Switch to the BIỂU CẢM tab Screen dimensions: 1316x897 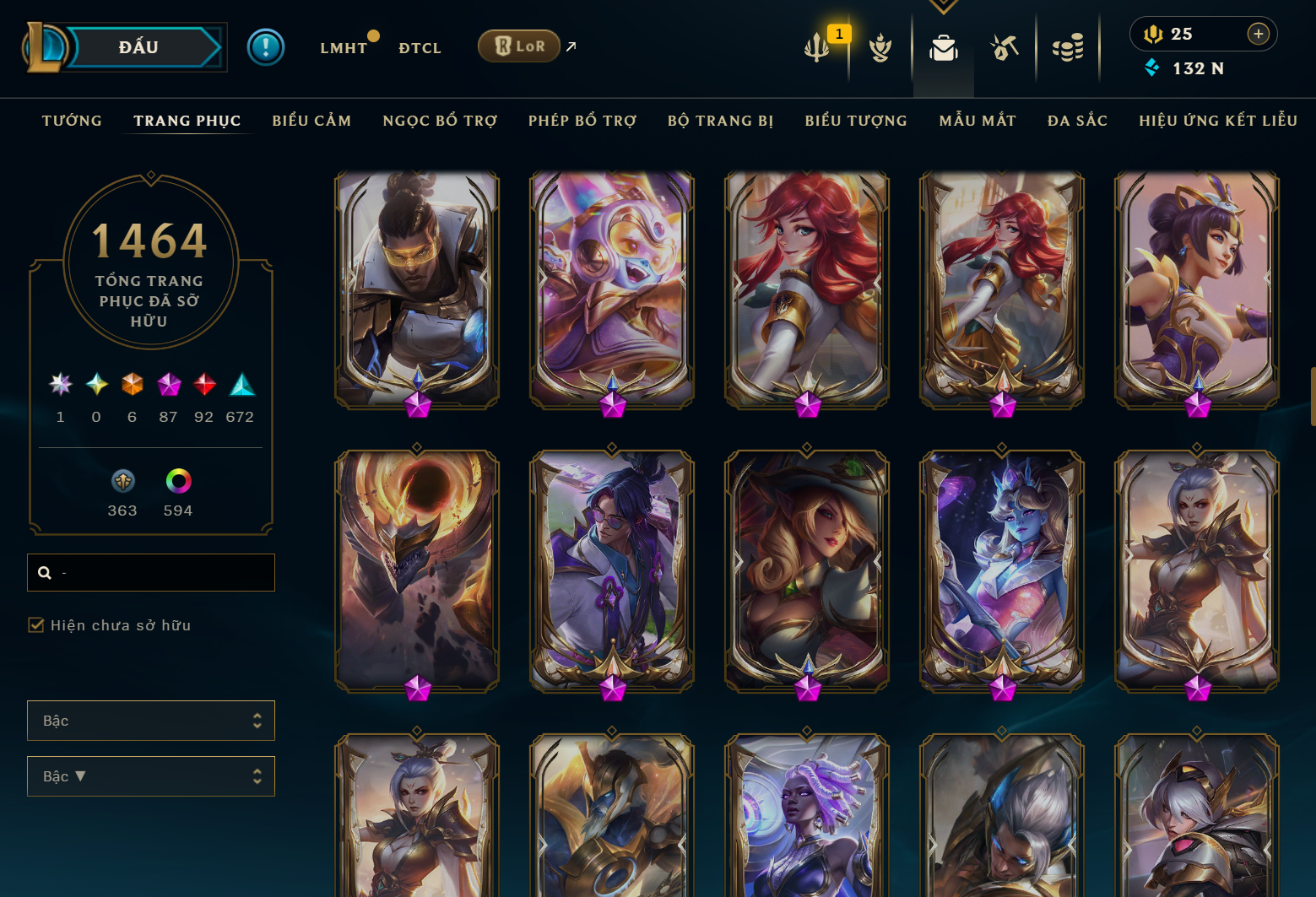(311, 121)
